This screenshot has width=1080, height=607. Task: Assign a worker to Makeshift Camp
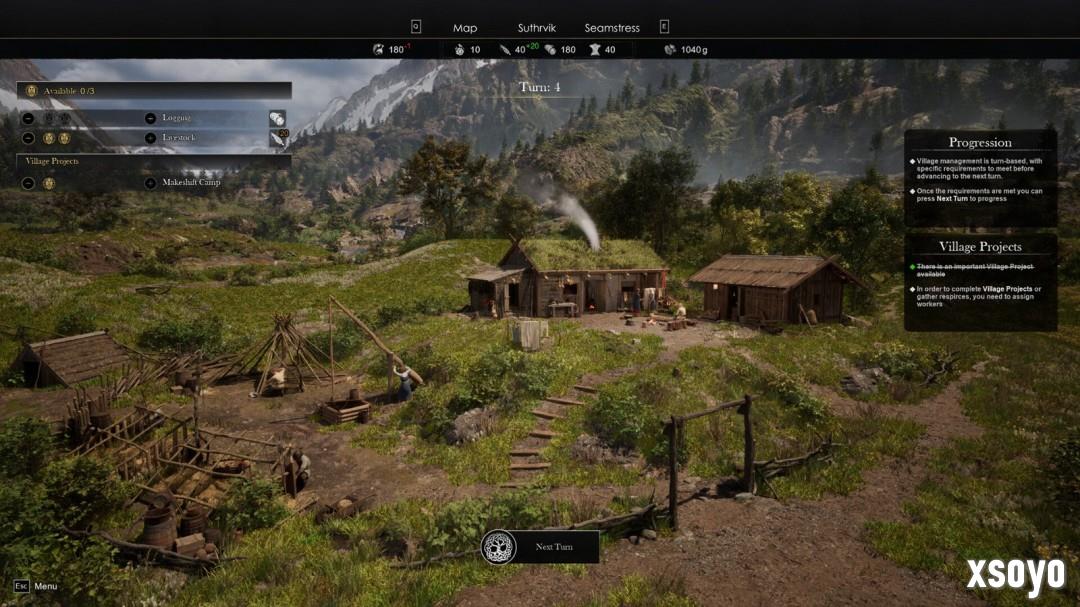click(150, 183)
